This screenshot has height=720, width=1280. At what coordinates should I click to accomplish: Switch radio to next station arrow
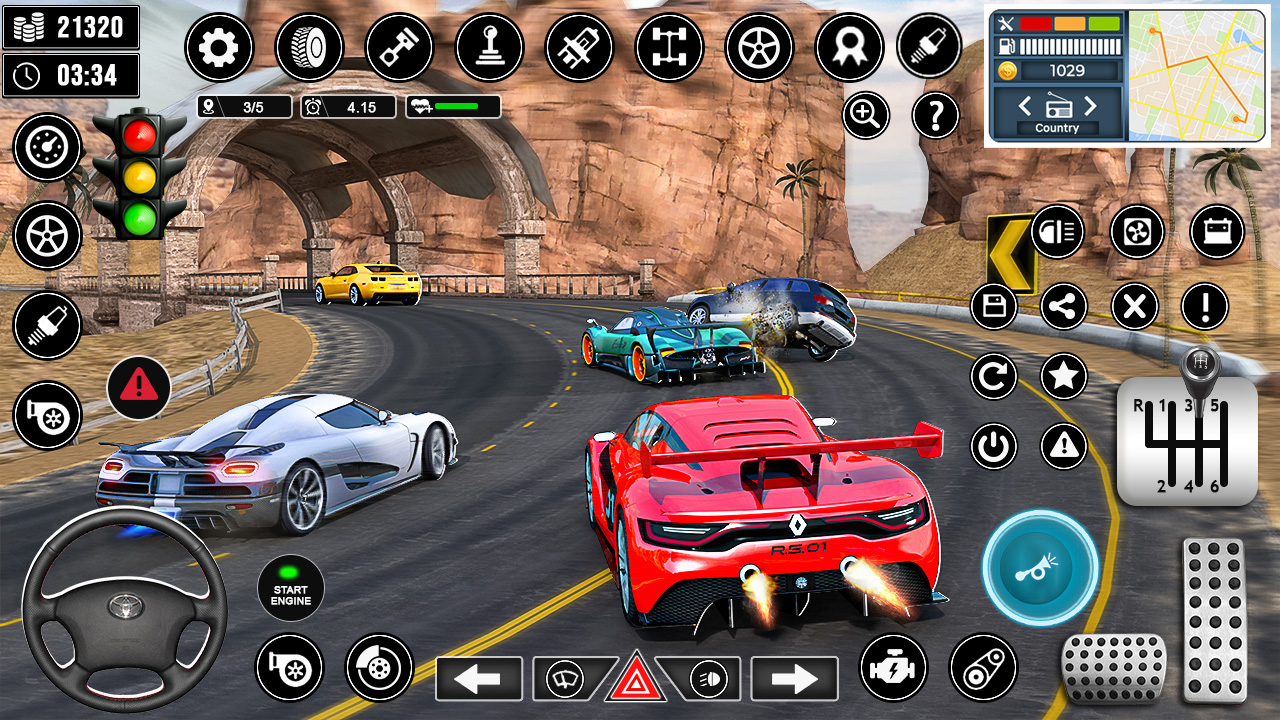click(1089, 106)
